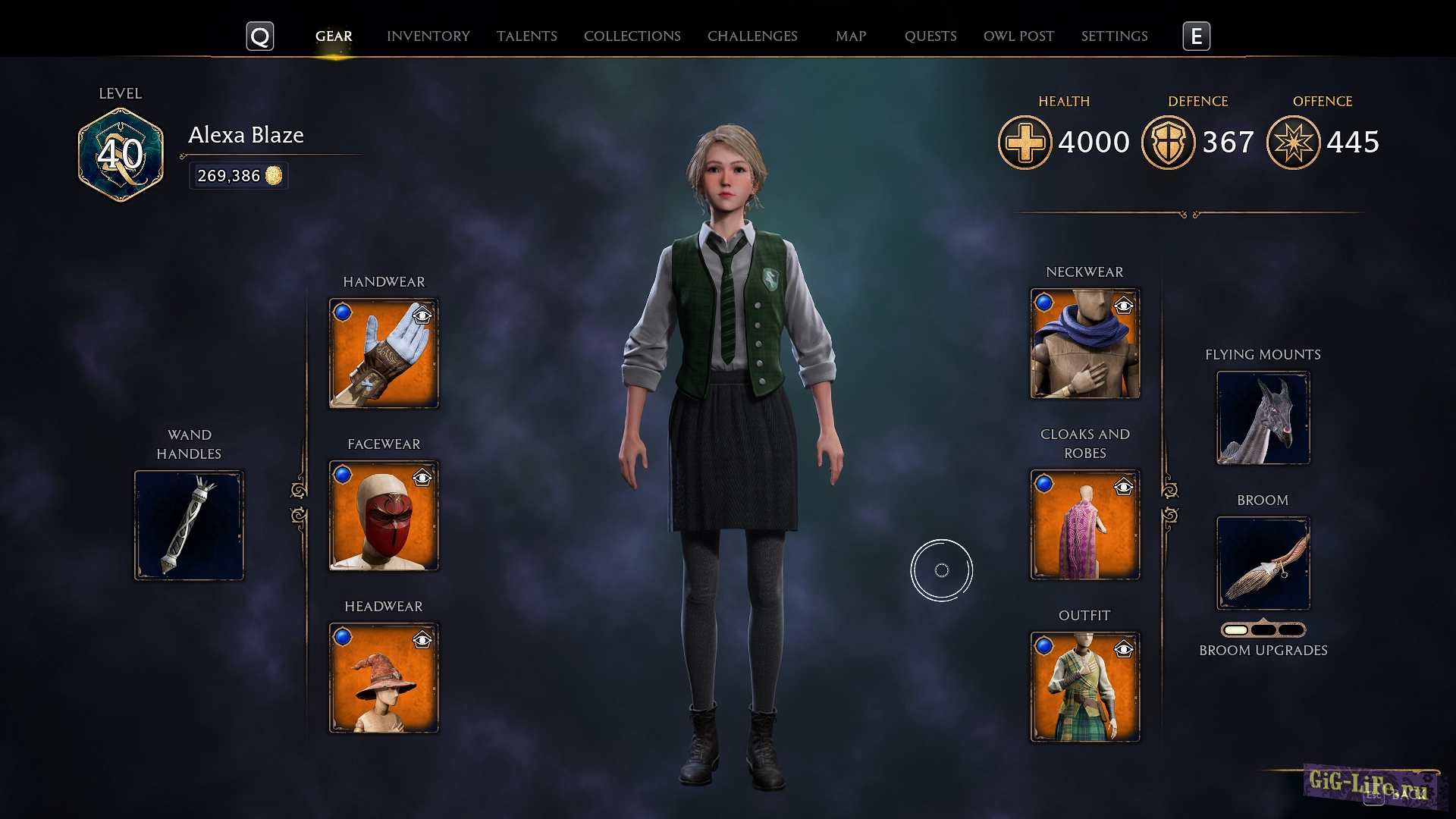Image resolution: width=1456 pixels, height=819 pixels.
Task: Select the Handwear glove slot
Action: pyautogui.click(x=383, y=353)
